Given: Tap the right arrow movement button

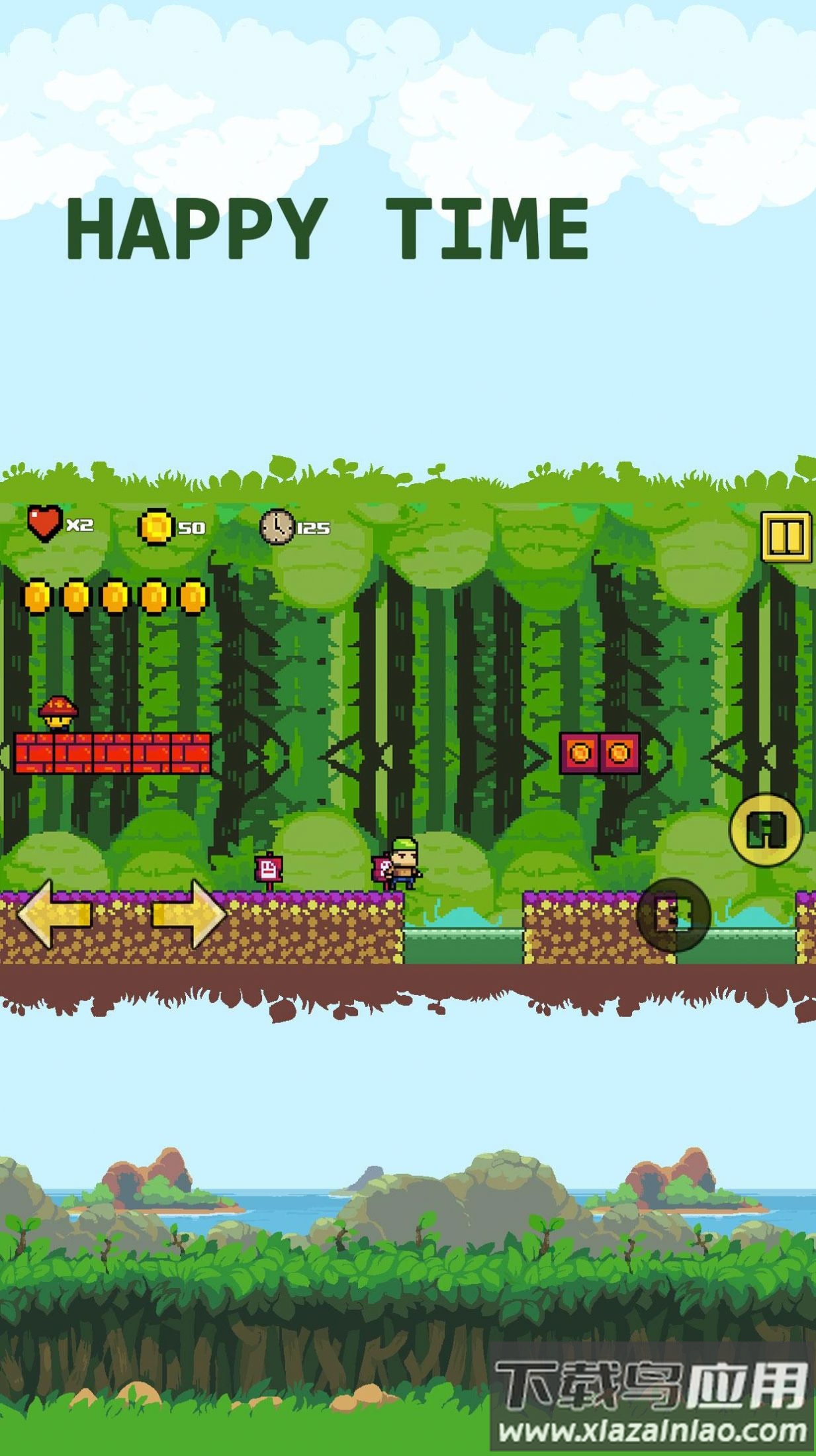Looking at the screenshot, I should (x=190, y=914).
